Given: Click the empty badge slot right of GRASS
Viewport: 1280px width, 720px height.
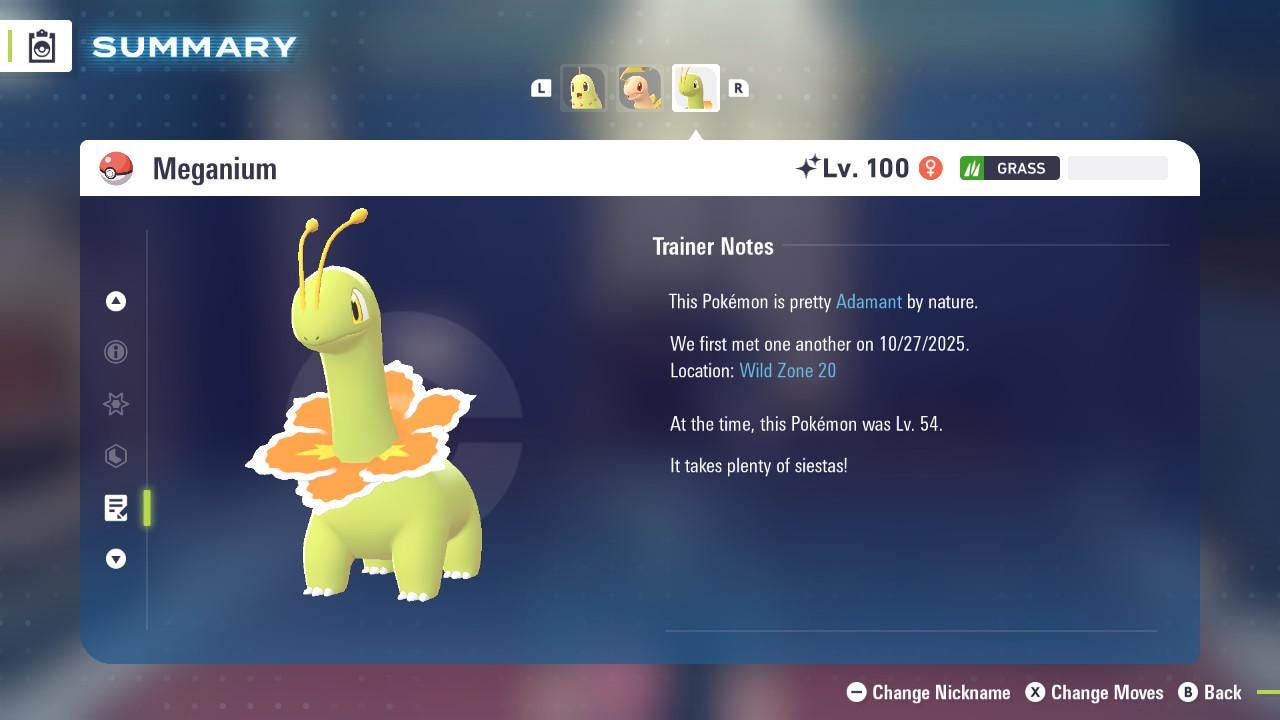Looking at the screenshot, I should coord(1117,167).
